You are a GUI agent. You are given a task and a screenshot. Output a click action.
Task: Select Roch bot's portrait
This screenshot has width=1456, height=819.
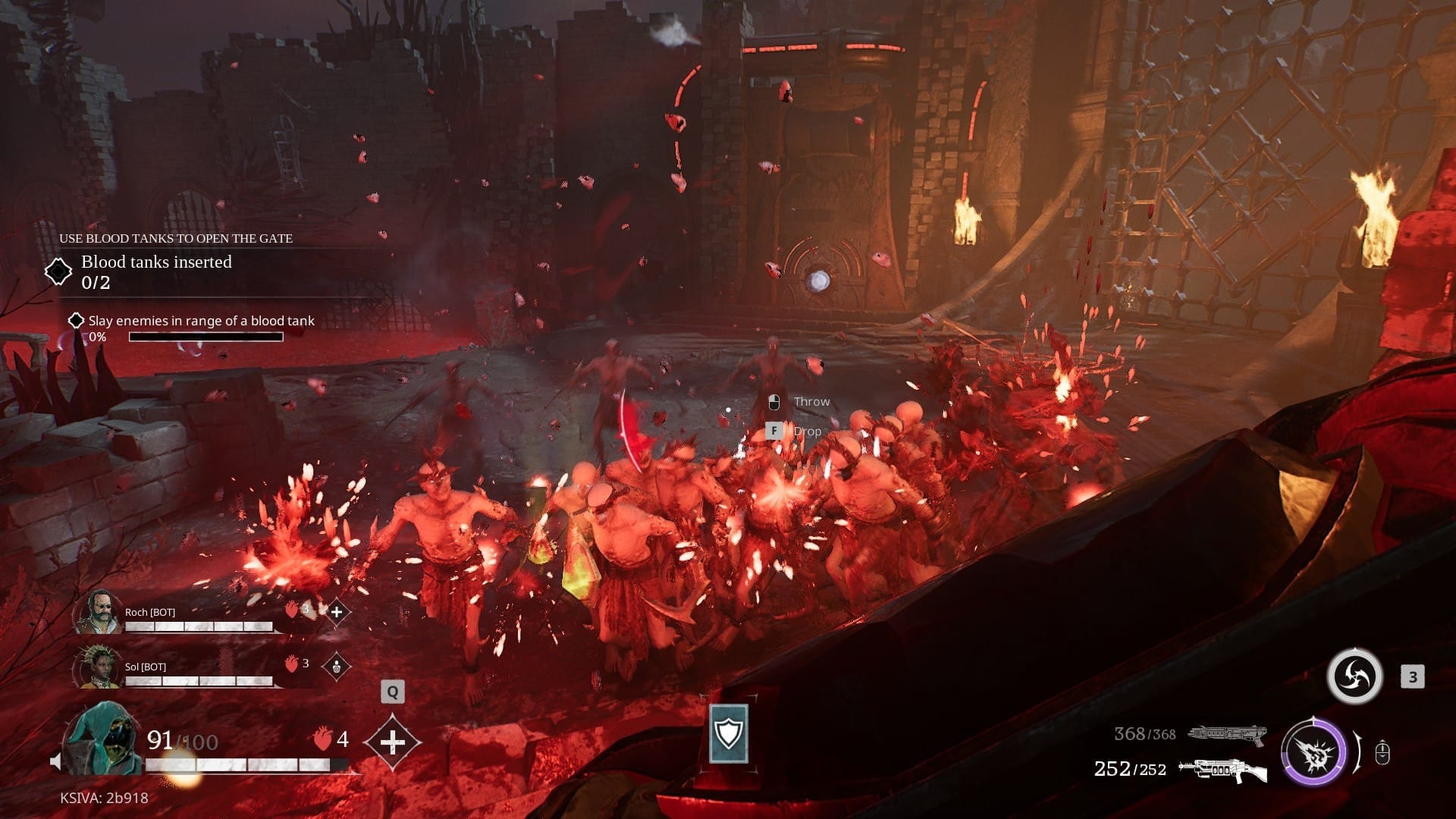coord(98,612)
